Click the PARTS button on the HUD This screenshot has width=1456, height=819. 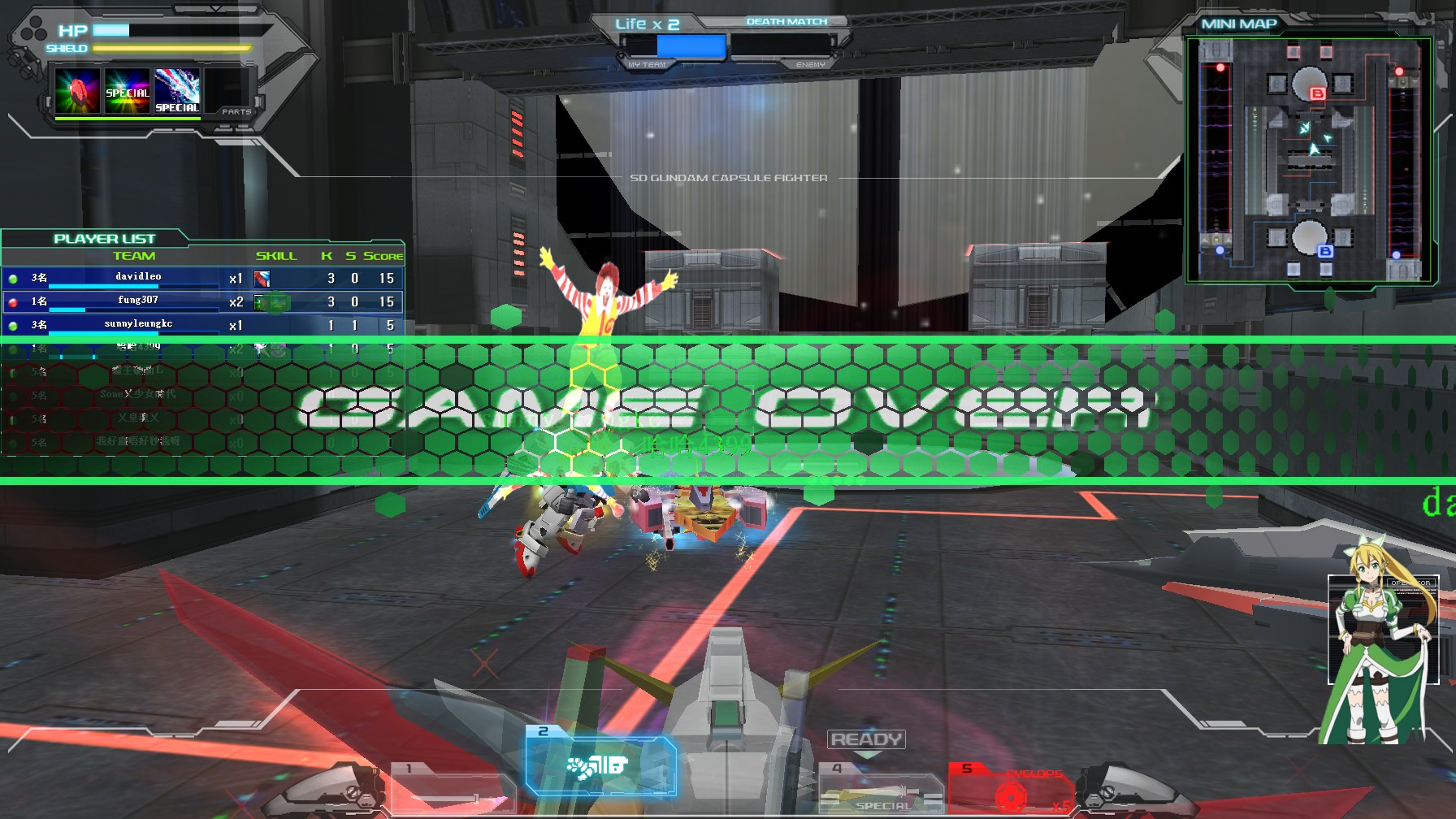pyautogui.click(x=237, y=111)
